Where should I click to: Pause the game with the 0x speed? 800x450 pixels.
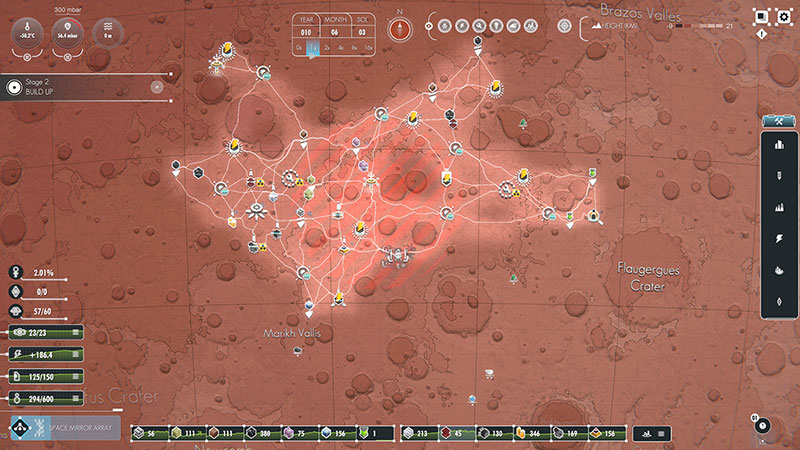299,47
